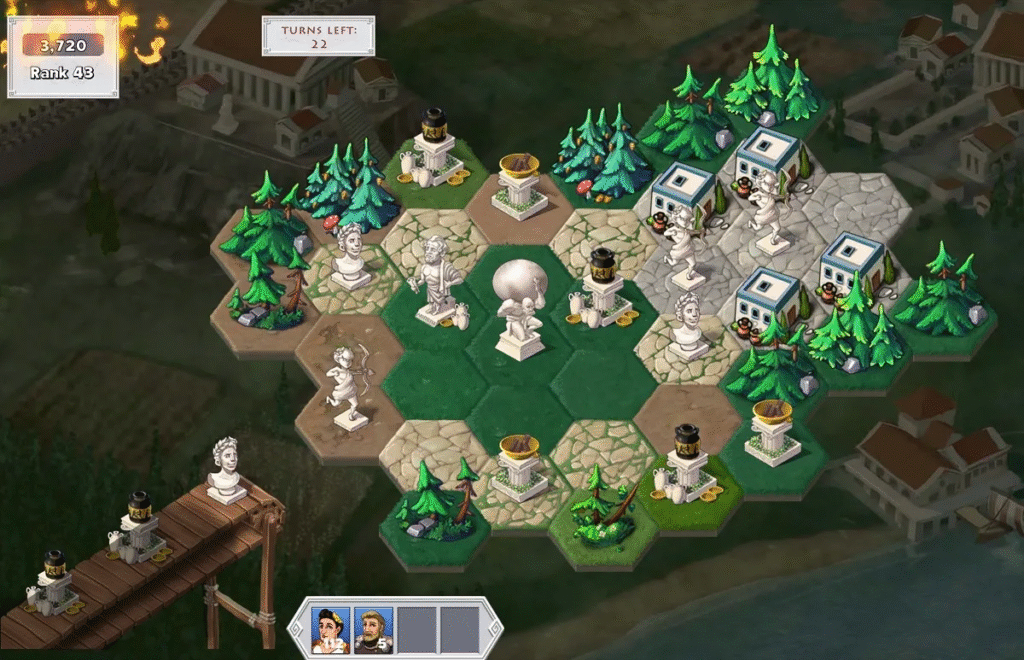Select the archer statue on the brown dirt tile
Image resolution: width=1024 pixels, height=660 pixels.
tap(346, 387)
